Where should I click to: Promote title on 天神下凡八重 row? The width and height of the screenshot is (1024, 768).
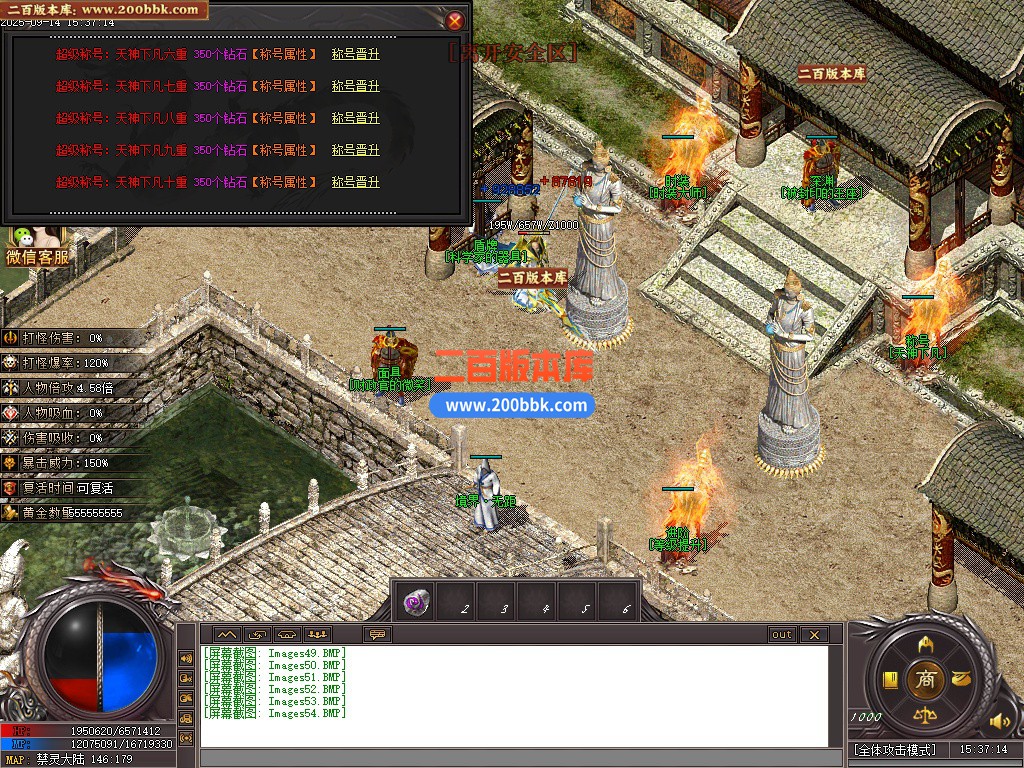(356, 118)
